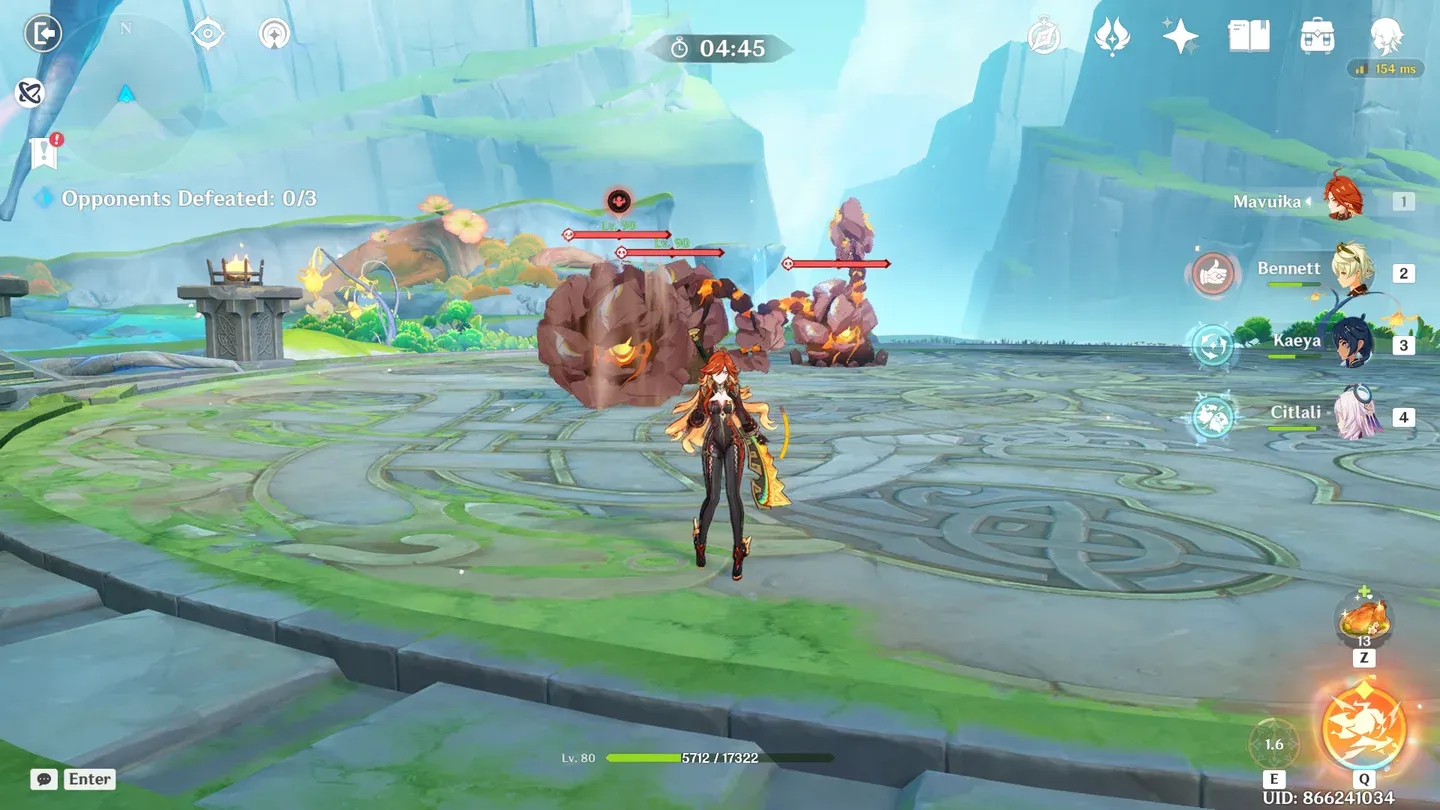Open the event bookmark with red alert
1440x810 pixels.
click(44, 152)
